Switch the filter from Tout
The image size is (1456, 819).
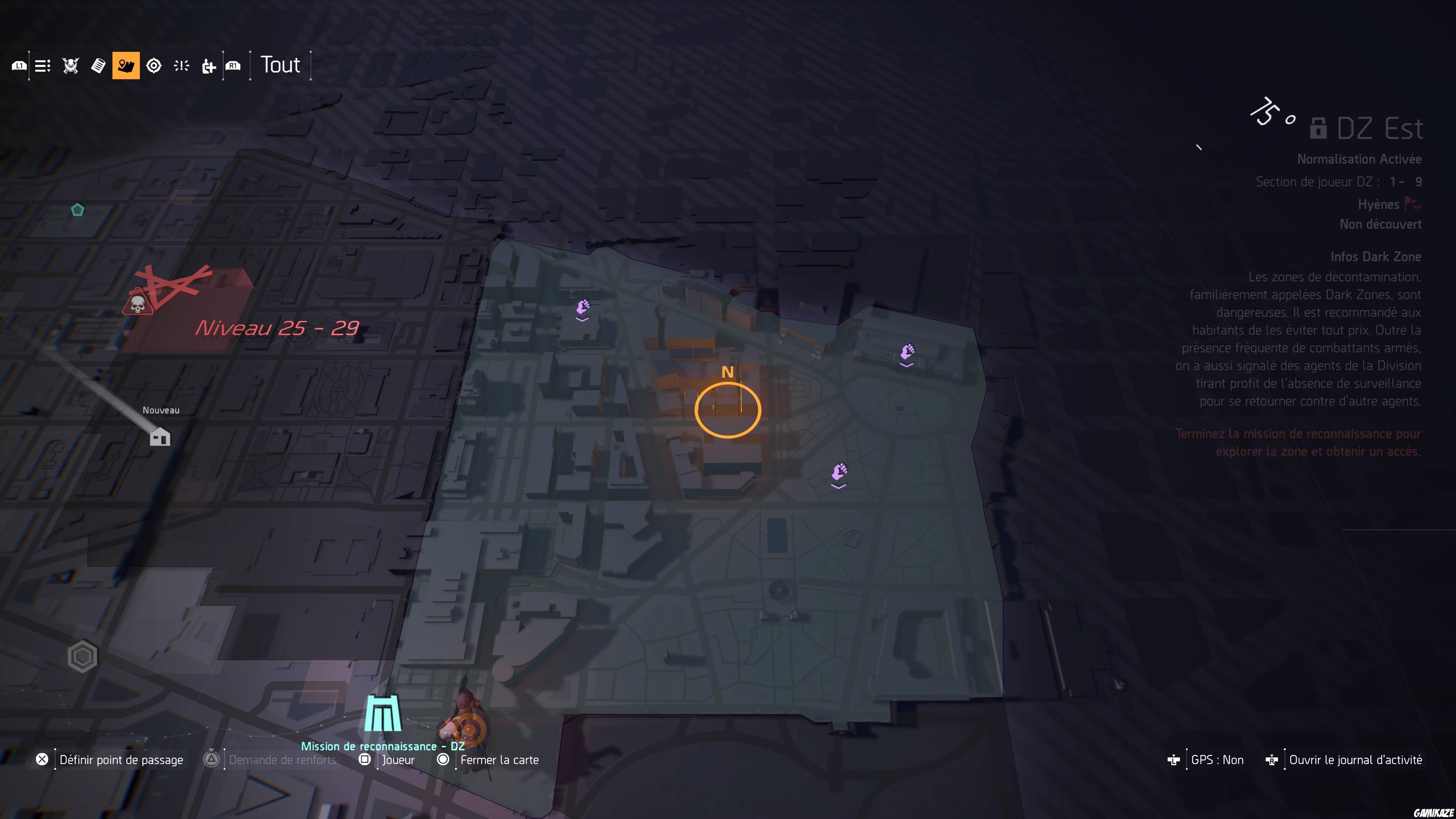[x=279, y=64]
